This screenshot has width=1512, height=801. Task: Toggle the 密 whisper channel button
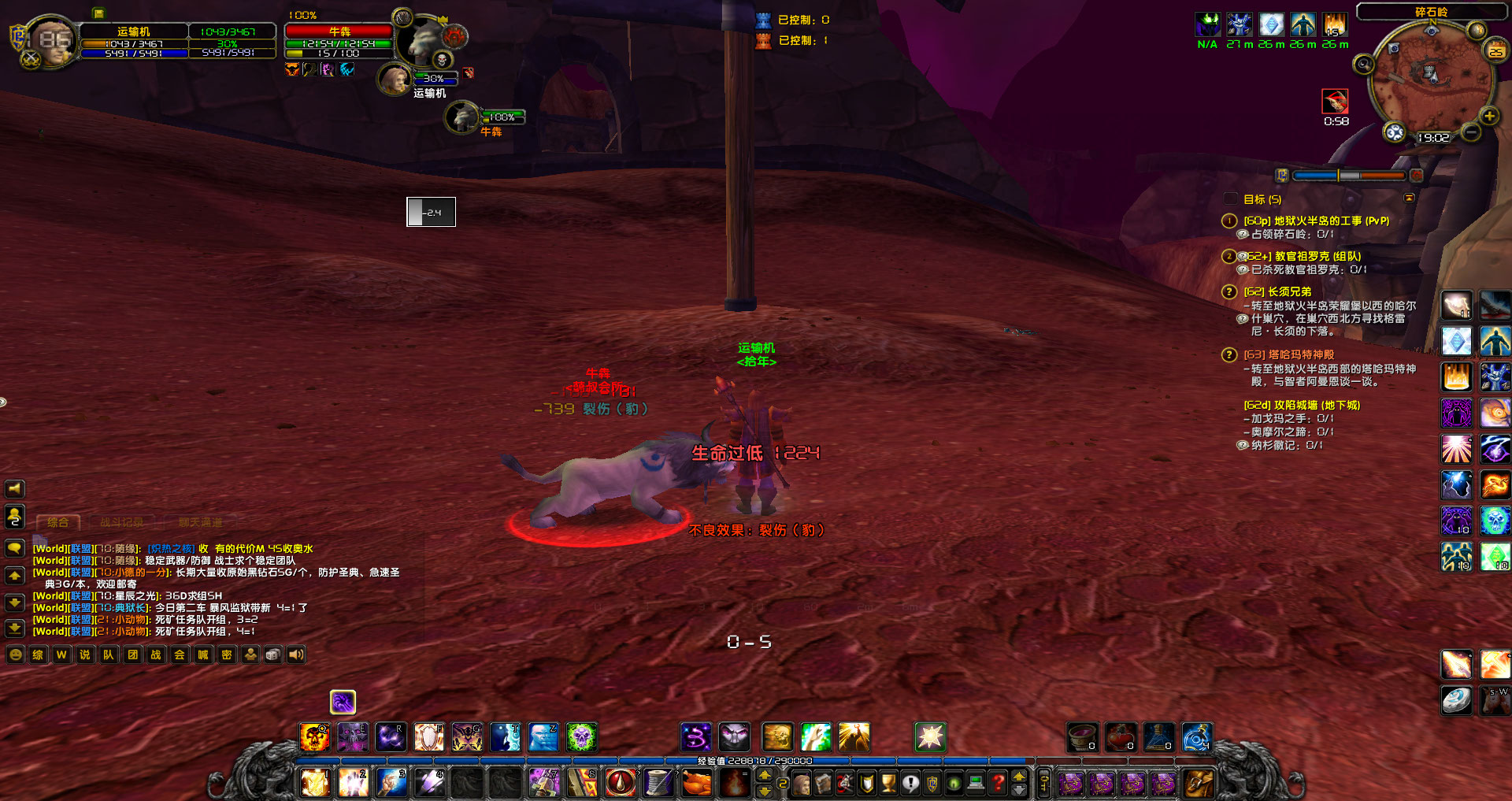pyautogui.click(x=226, y=654)
